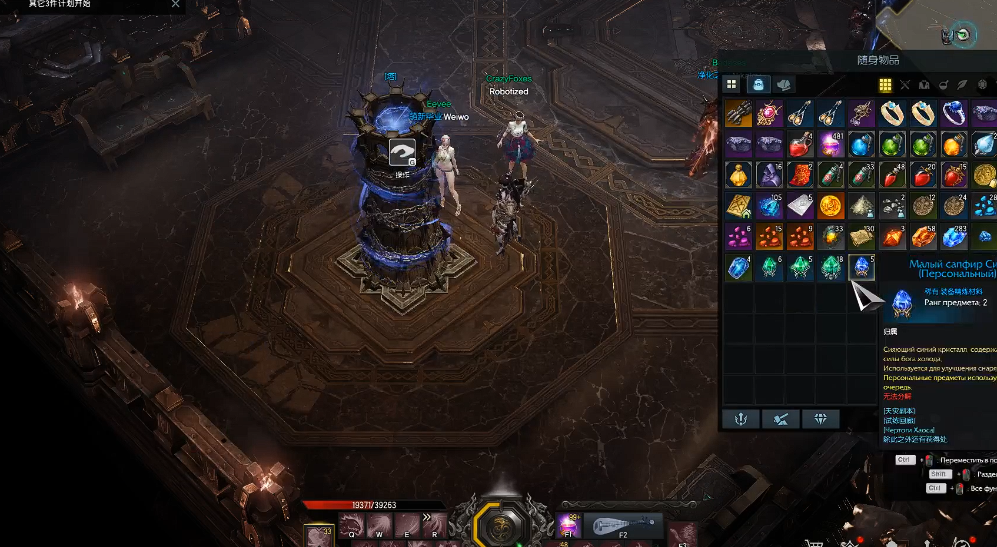
Task: Open the four-square grid view tab
Action: click(732, 85)
